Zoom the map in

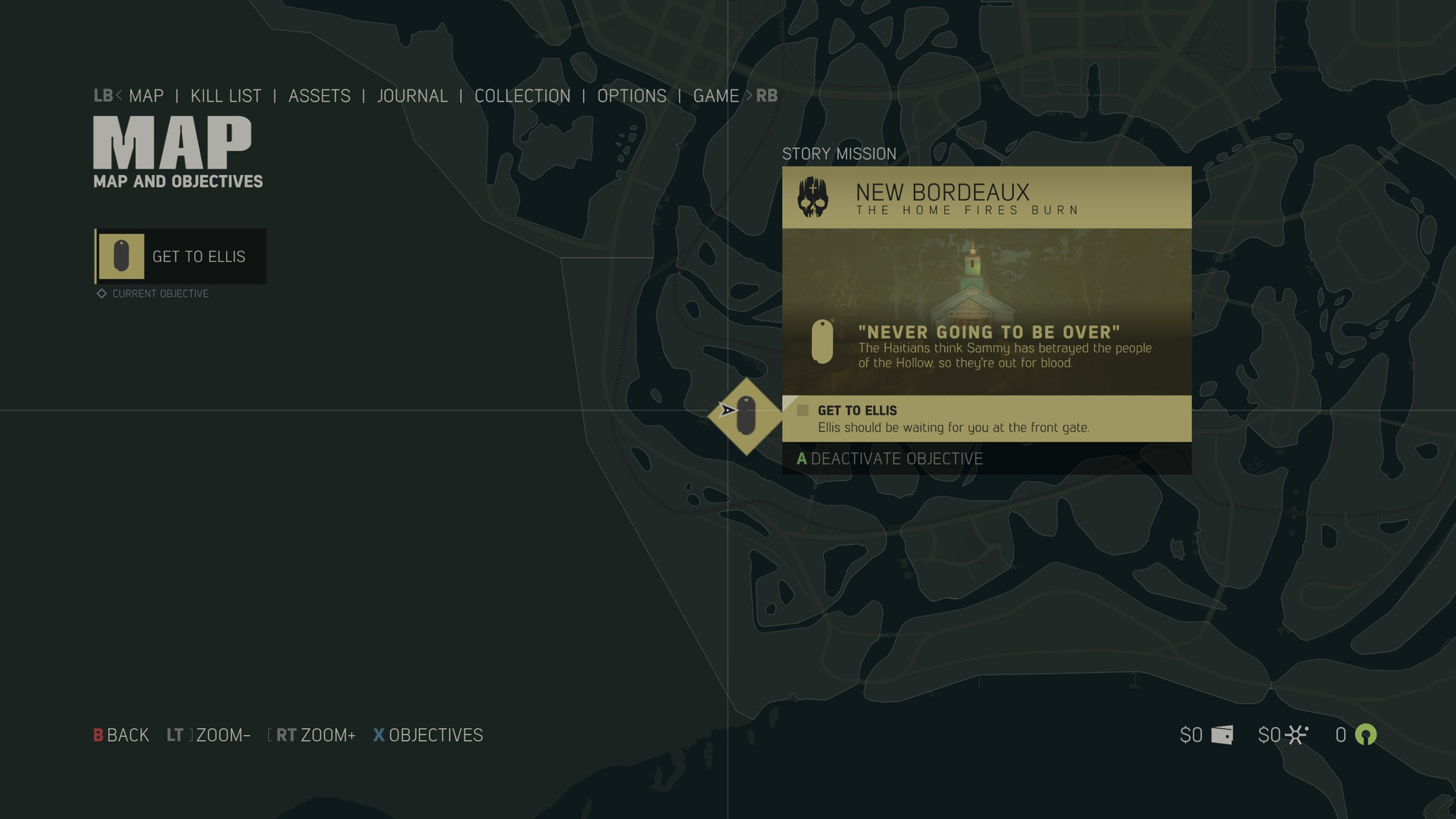tap(315, 735)
